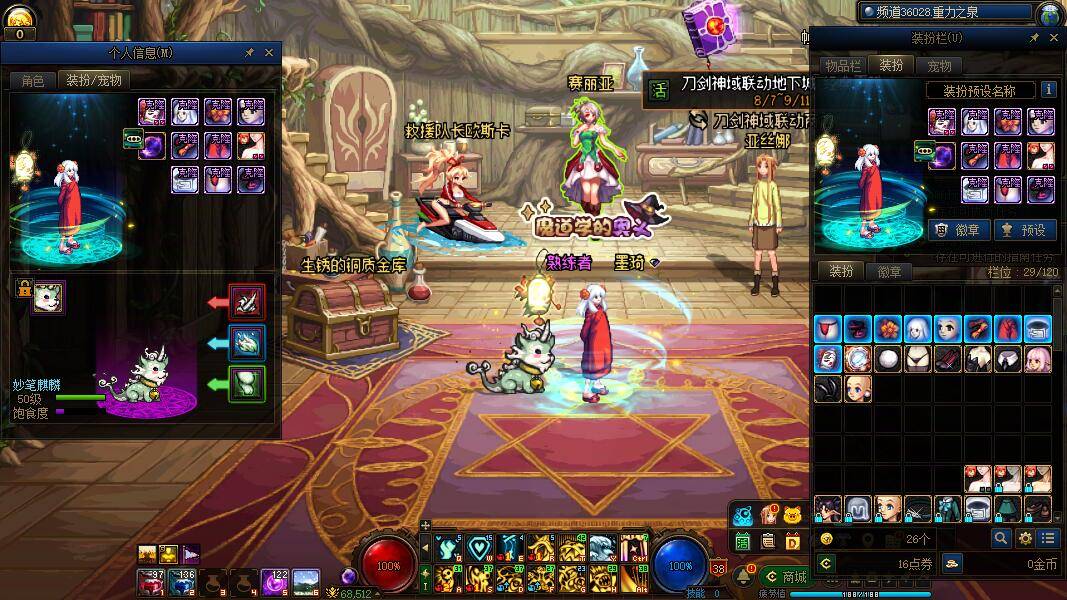This screenshot has width=1067, height=600.
Task: Select the pet portrait slot with lock
Action: coord(47,296)
